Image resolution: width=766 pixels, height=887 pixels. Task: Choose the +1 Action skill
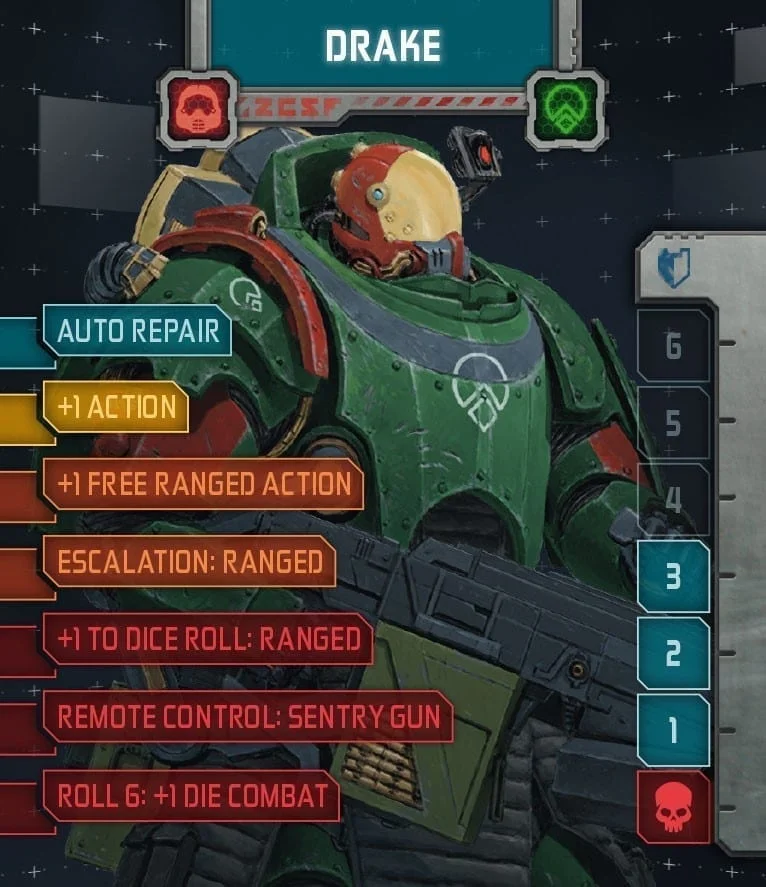(x=117, y=407)
